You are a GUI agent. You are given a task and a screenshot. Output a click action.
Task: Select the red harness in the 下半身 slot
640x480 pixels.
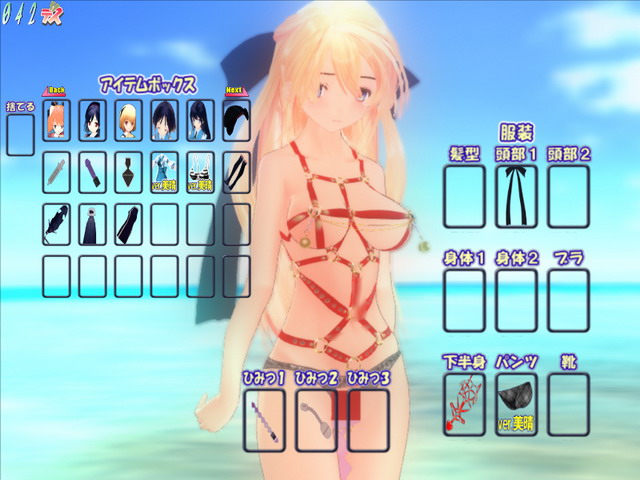pos(464,404)
